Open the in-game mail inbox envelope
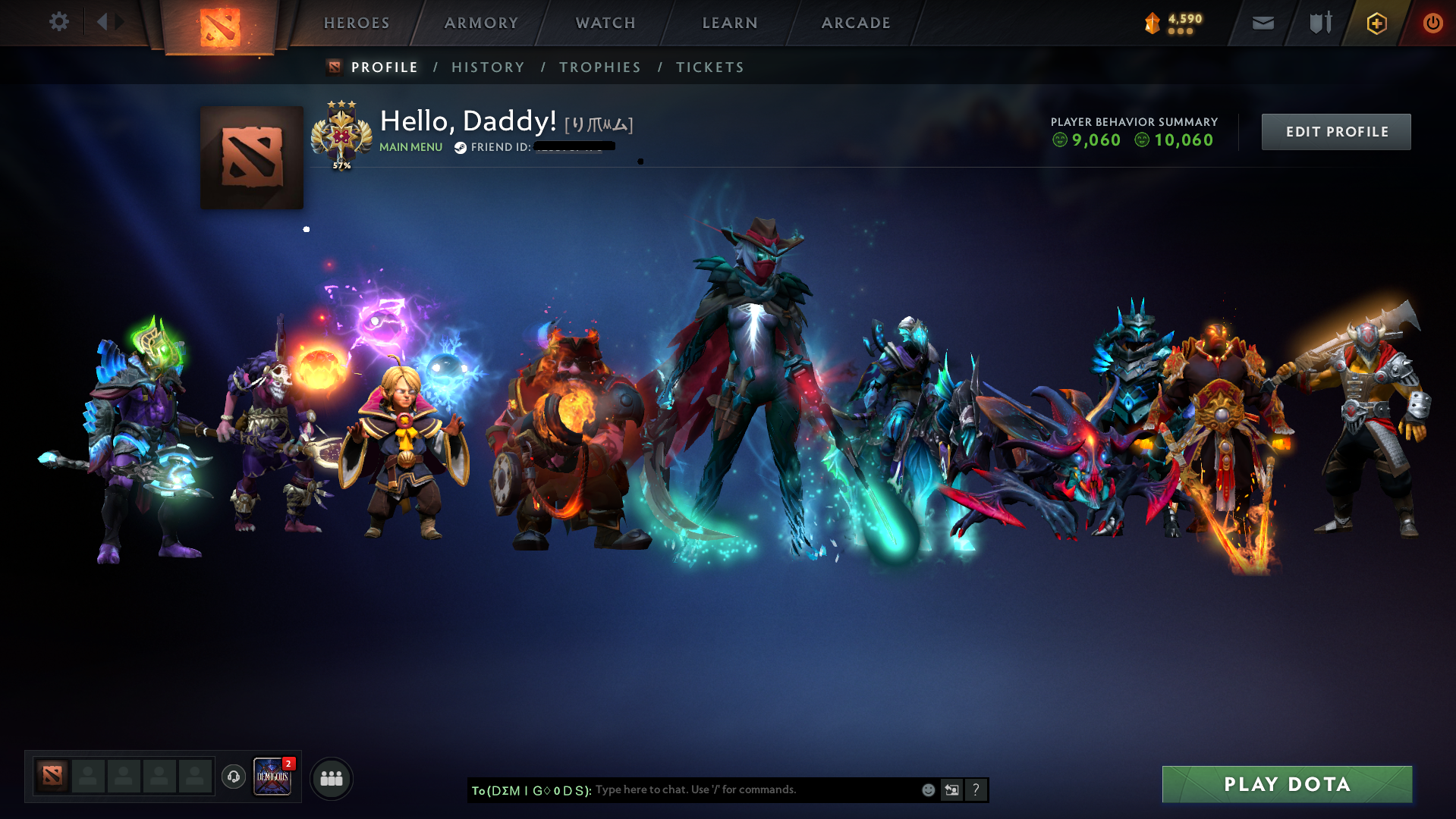 1263,23
